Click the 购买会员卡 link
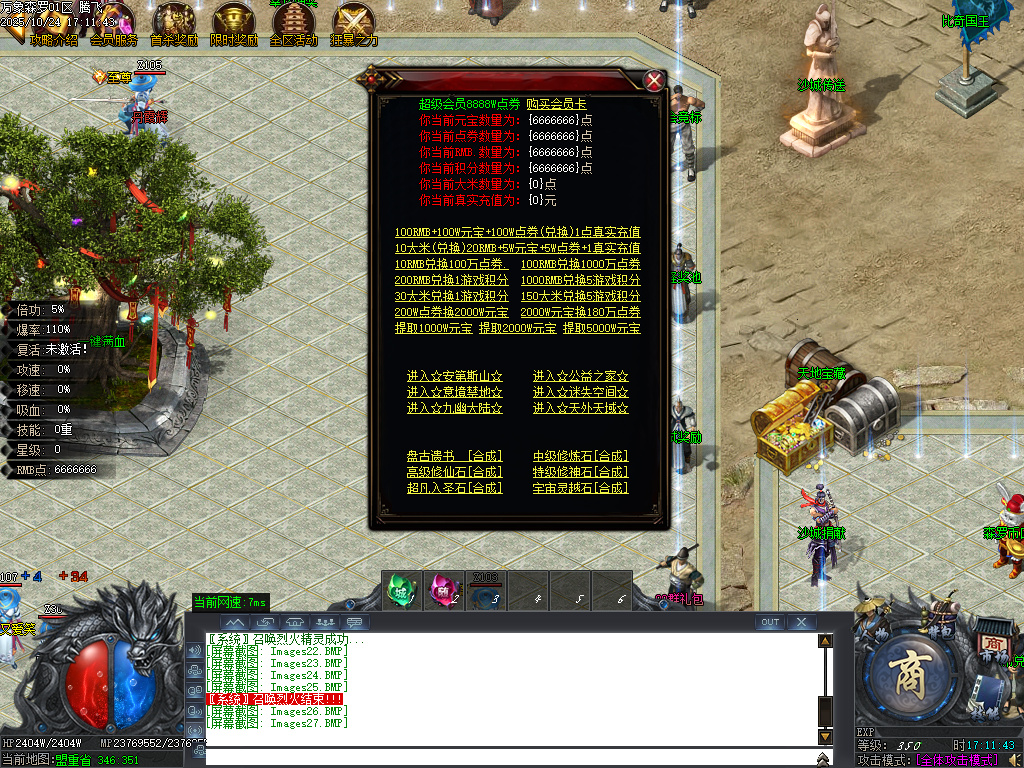This screenshot has height=768, width=1024. click(556, 104)
